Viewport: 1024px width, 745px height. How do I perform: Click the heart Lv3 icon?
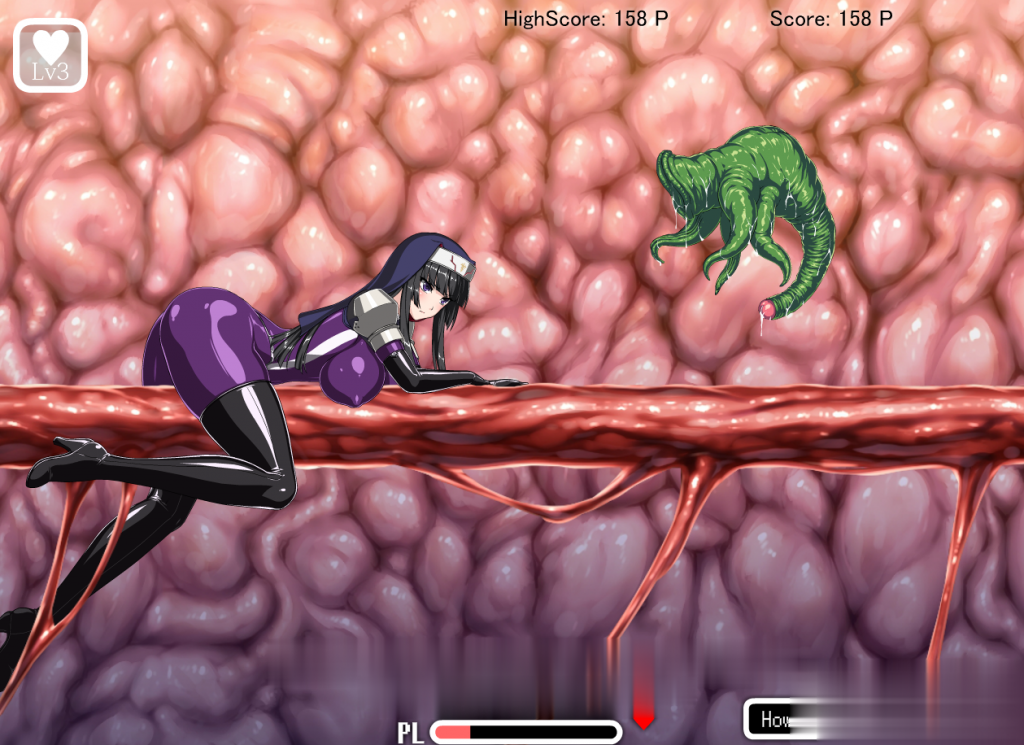click(x=50, y=55)
